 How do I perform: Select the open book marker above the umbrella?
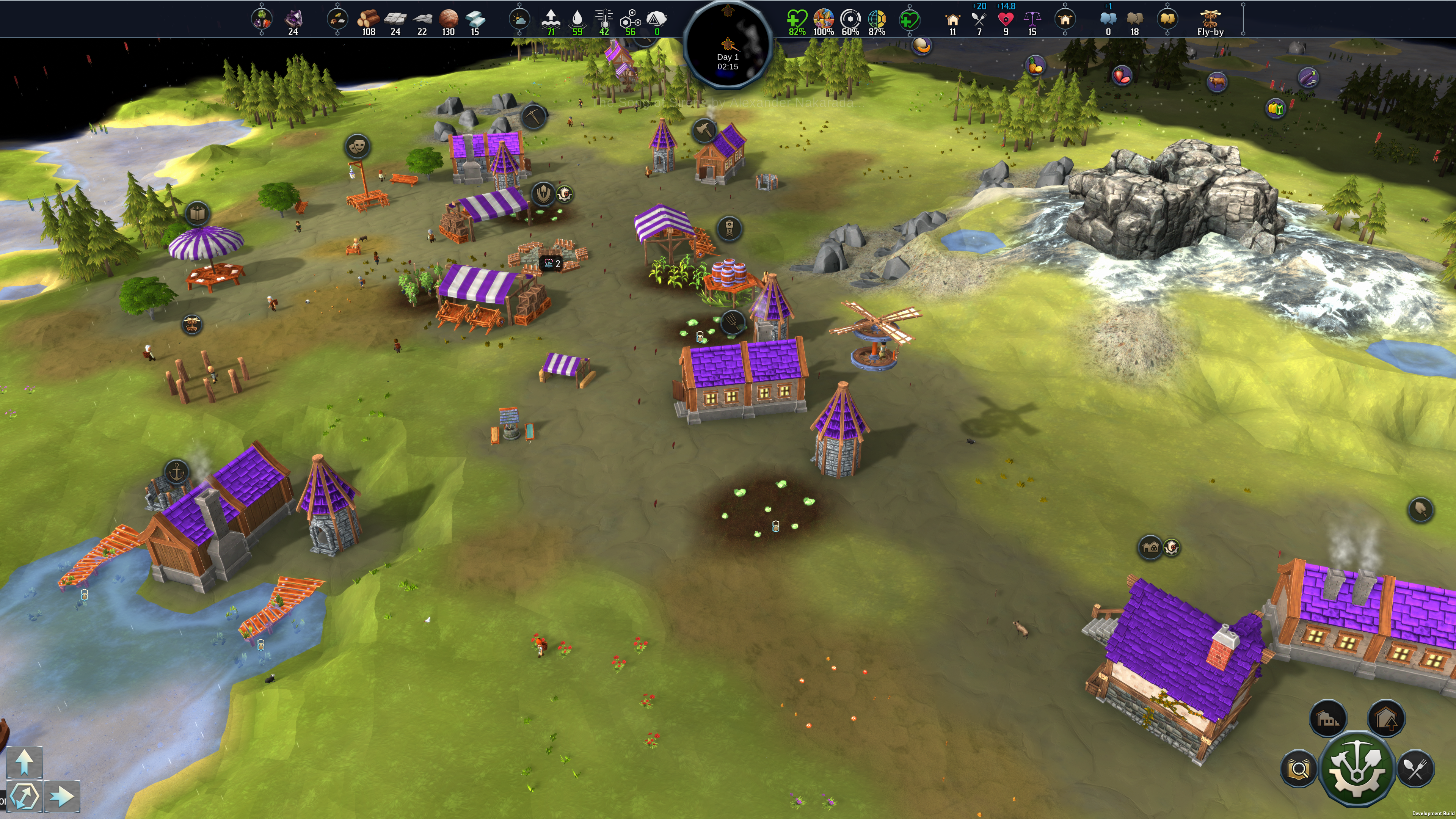click(197, 213)
